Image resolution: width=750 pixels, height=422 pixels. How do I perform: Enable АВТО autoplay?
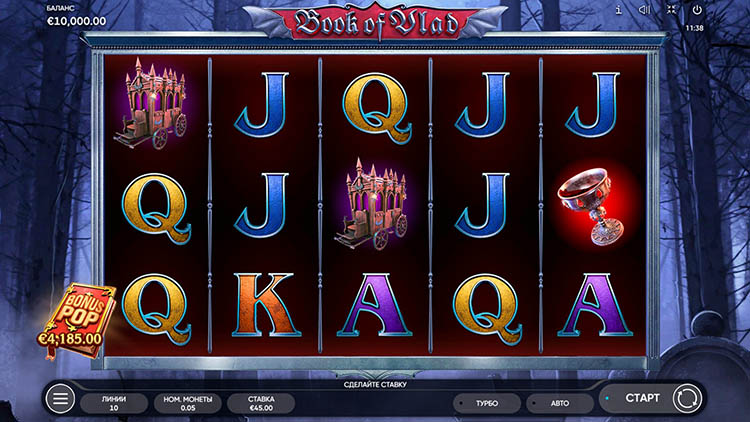pos(558,404)
